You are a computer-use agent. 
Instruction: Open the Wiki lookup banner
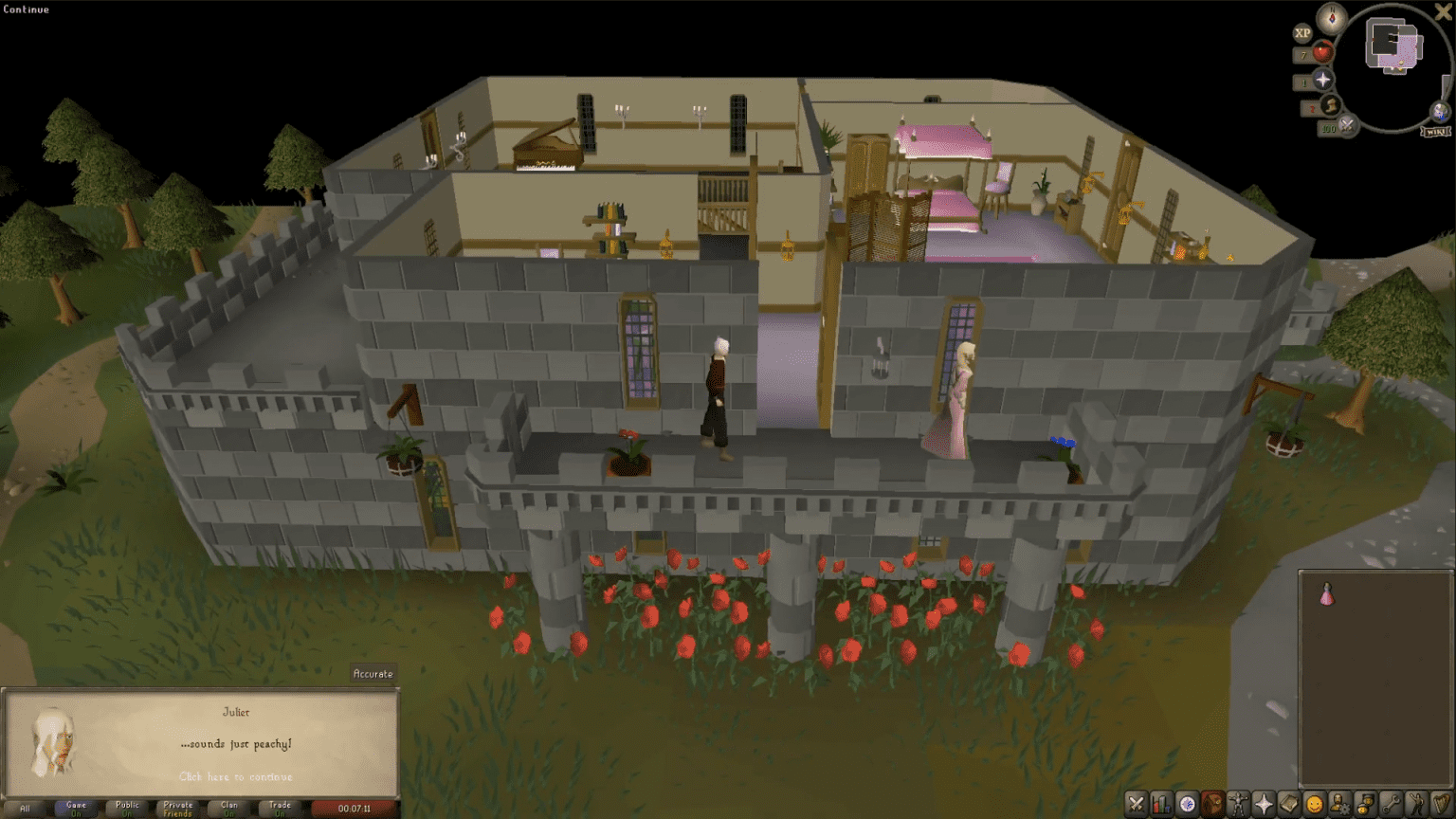pos(1437,131)
